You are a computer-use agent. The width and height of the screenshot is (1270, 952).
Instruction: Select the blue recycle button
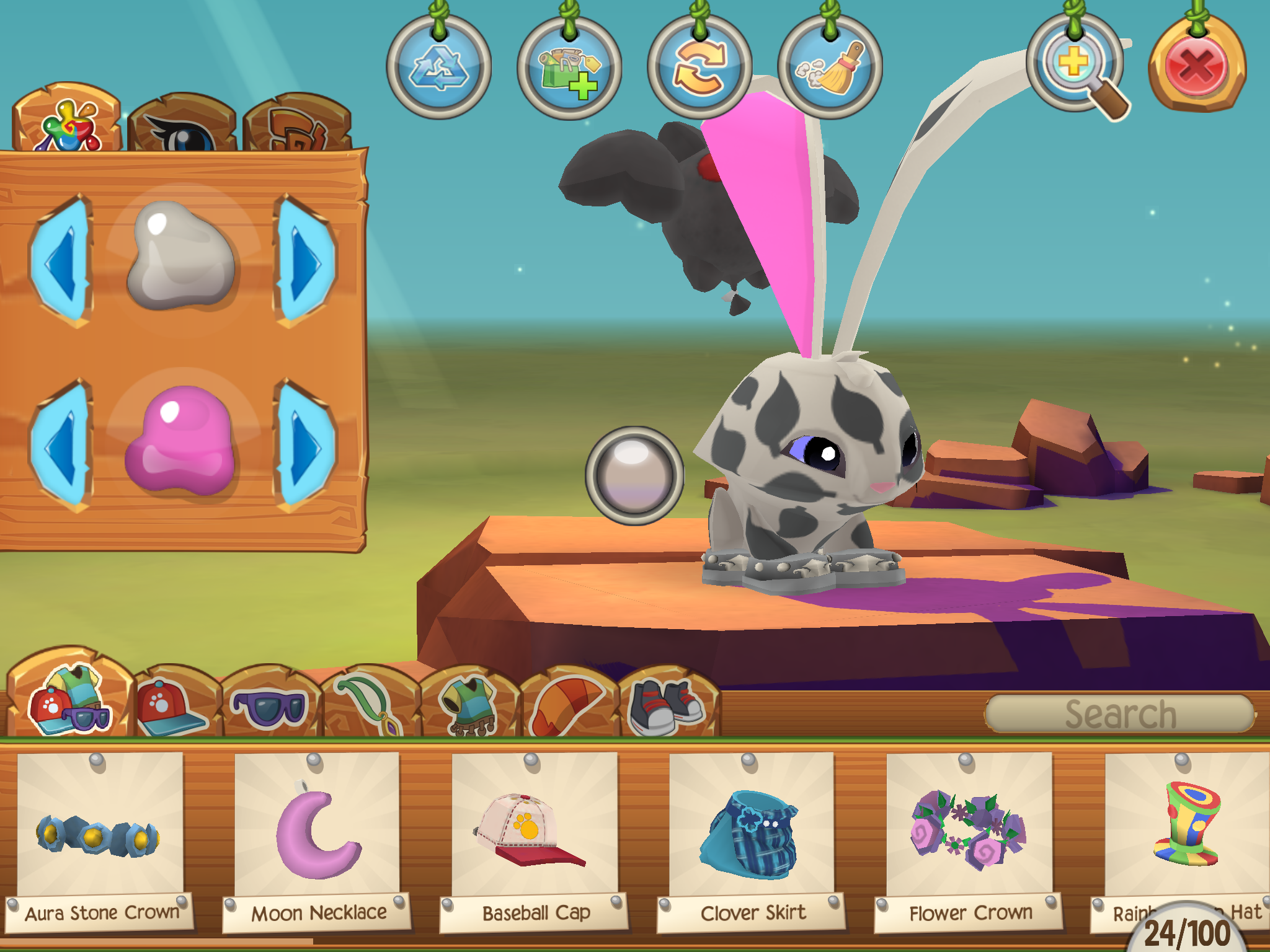(x=439, y=67)
